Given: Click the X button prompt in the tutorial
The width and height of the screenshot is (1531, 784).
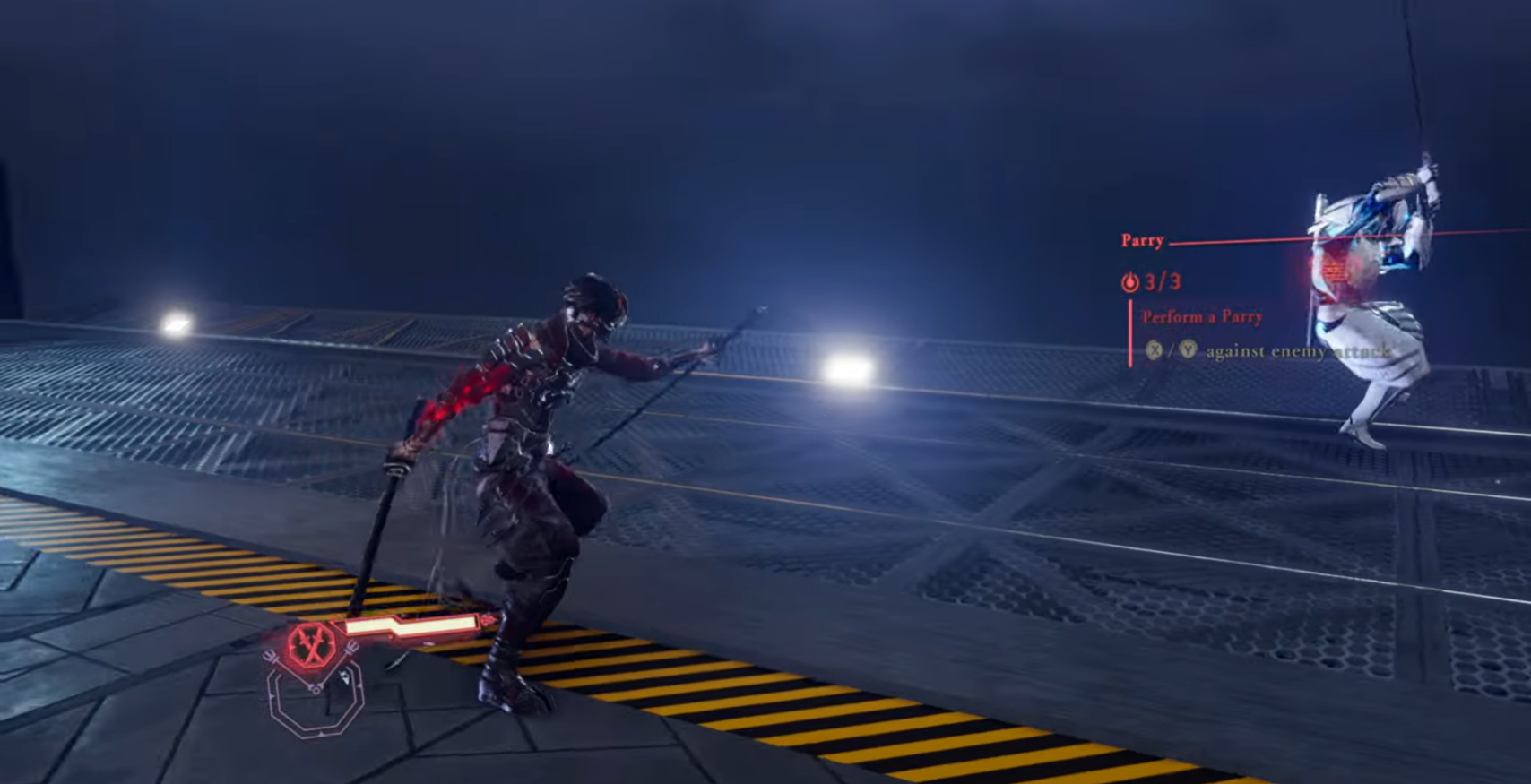Looking at the screenshot, I should pos(1155,349).
